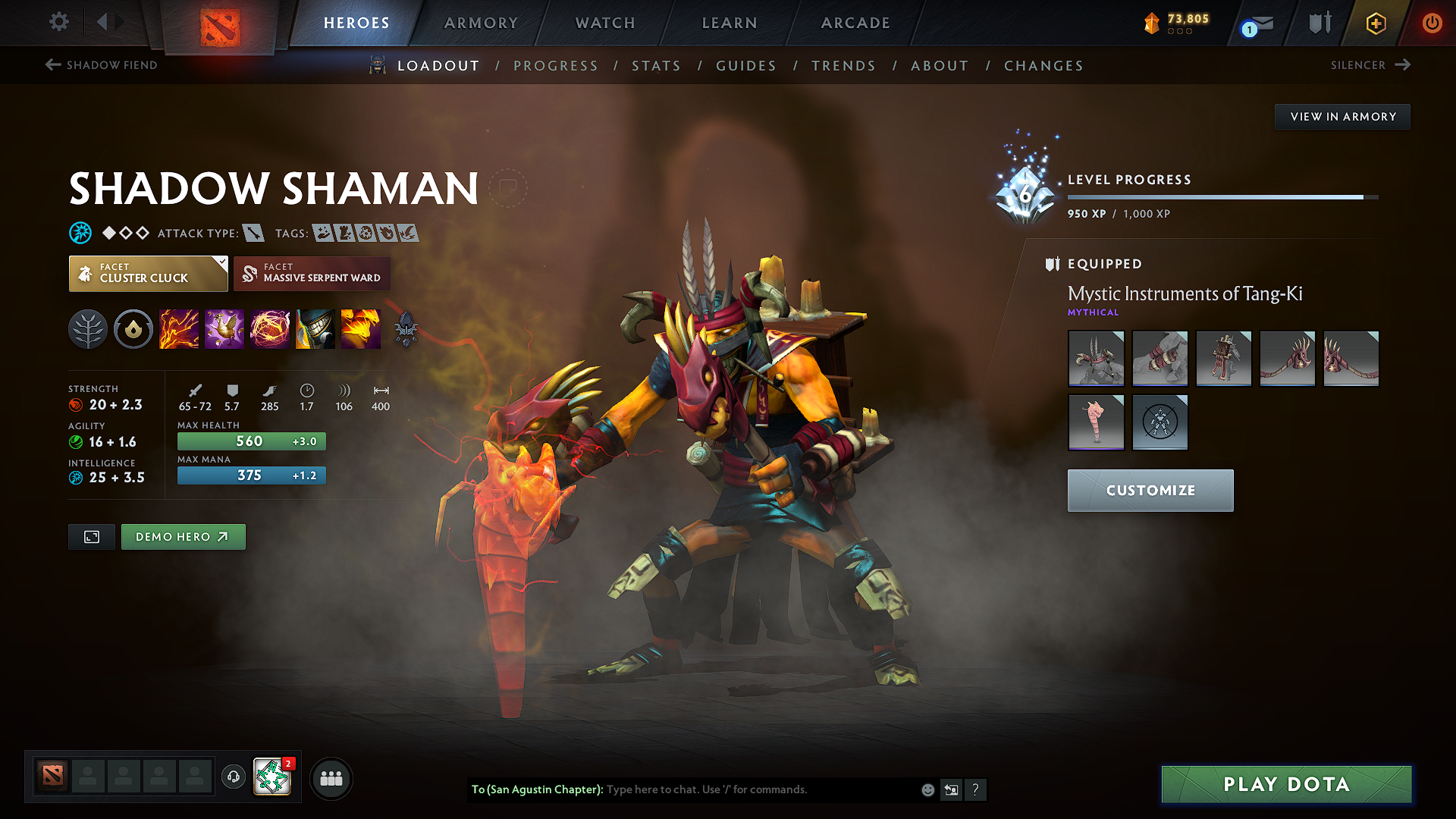View the Shackles ability icon

270,329
